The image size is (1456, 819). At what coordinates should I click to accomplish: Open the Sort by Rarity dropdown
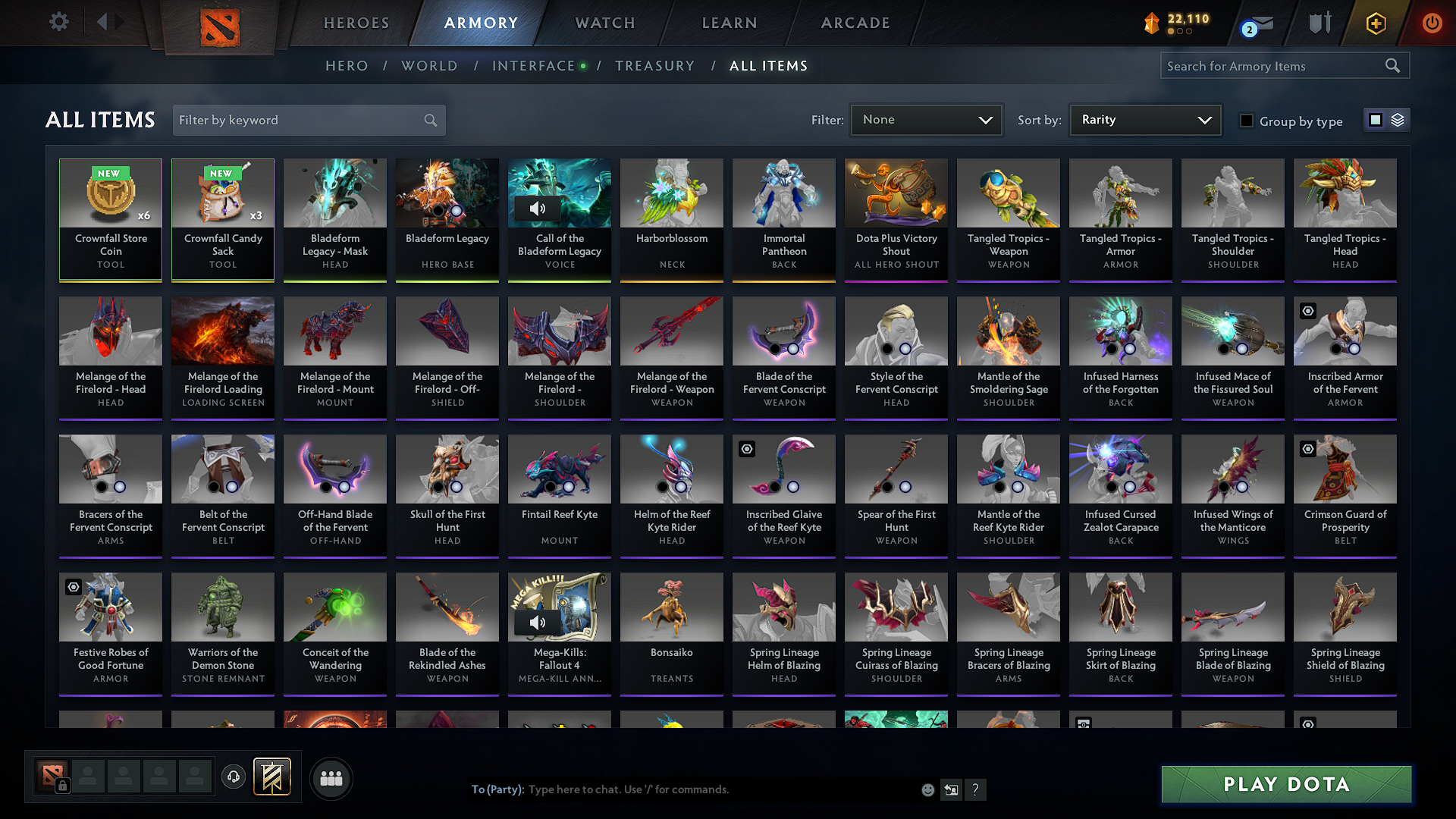pos(1144,120)
